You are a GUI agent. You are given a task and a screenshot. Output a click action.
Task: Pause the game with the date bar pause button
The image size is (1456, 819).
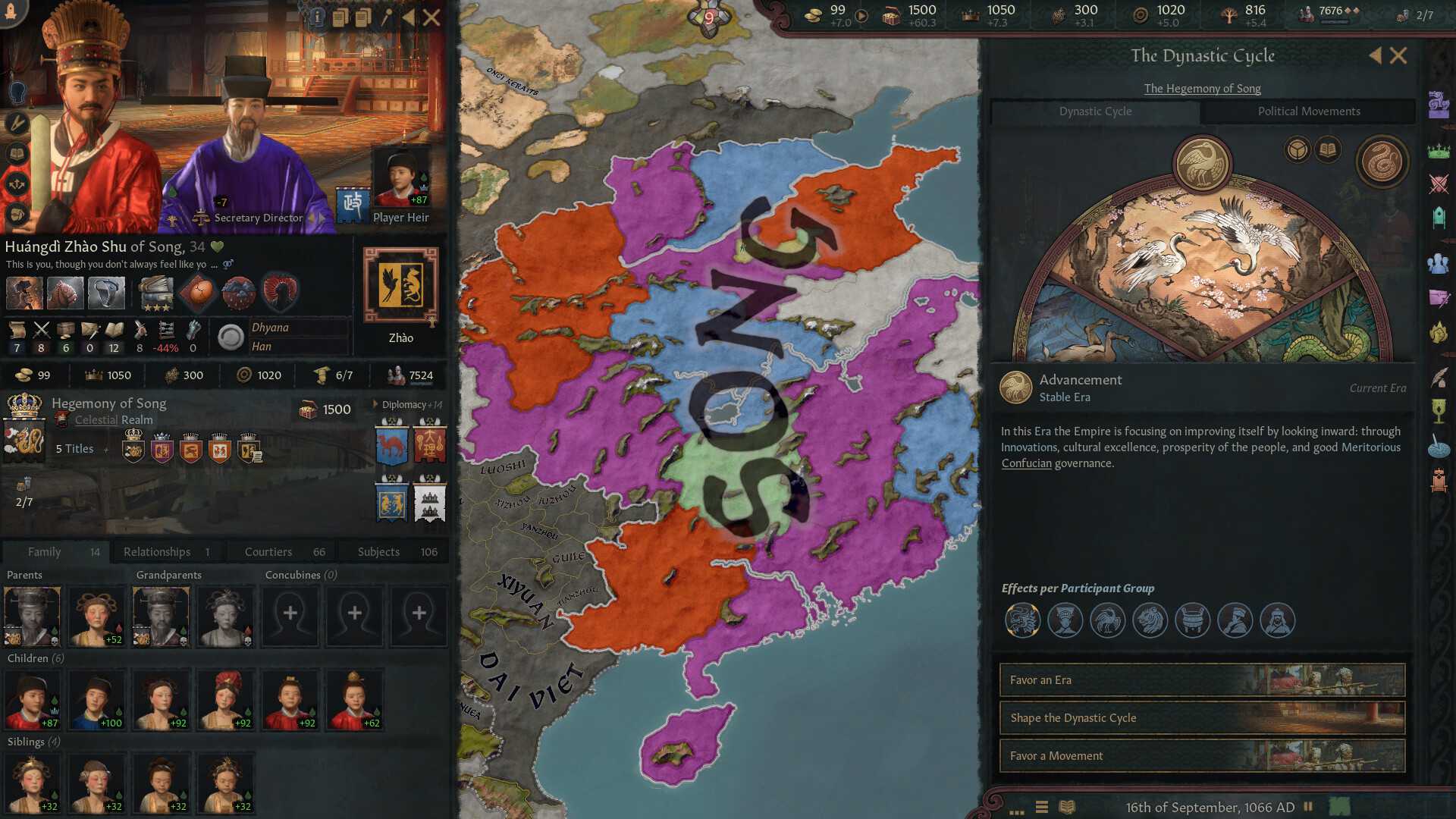(1310, 807)
